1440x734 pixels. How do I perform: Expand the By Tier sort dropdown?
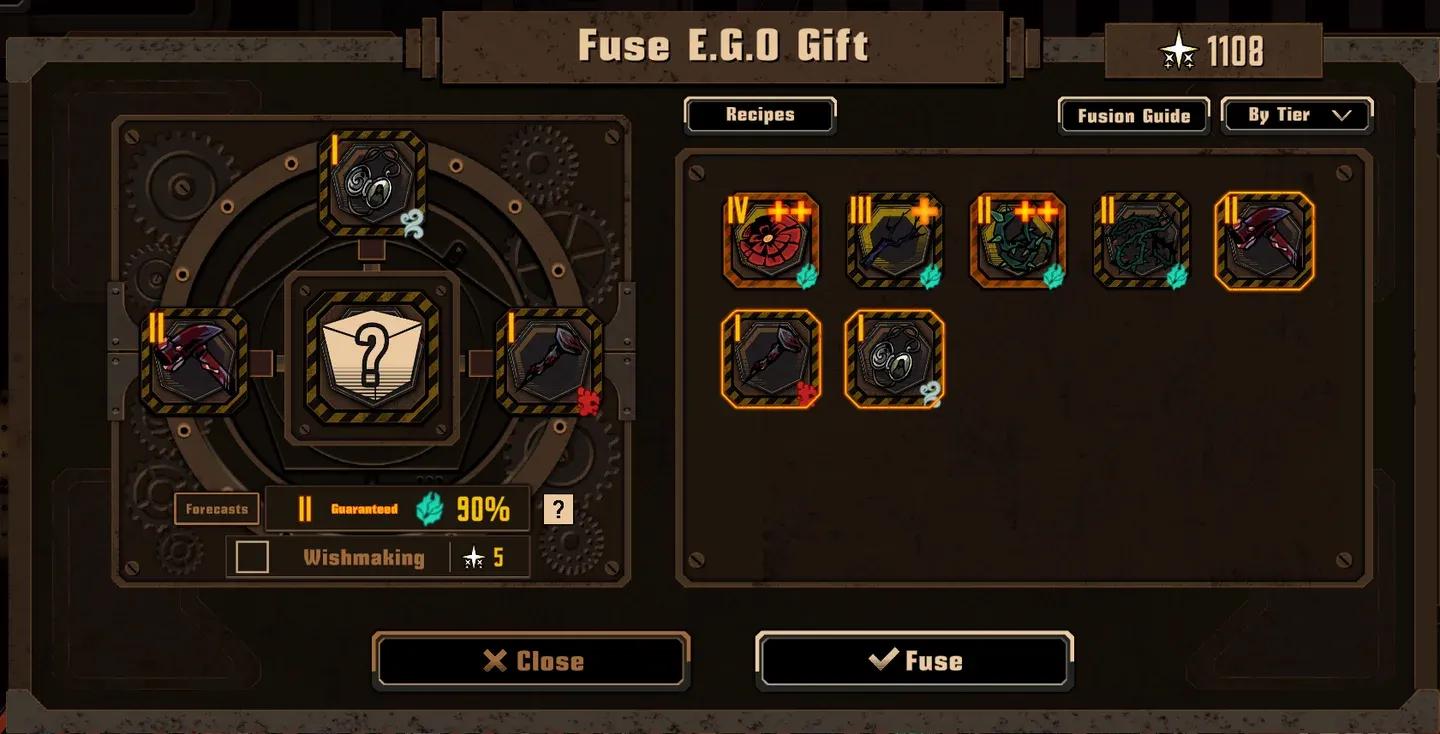pos(1297,116)
